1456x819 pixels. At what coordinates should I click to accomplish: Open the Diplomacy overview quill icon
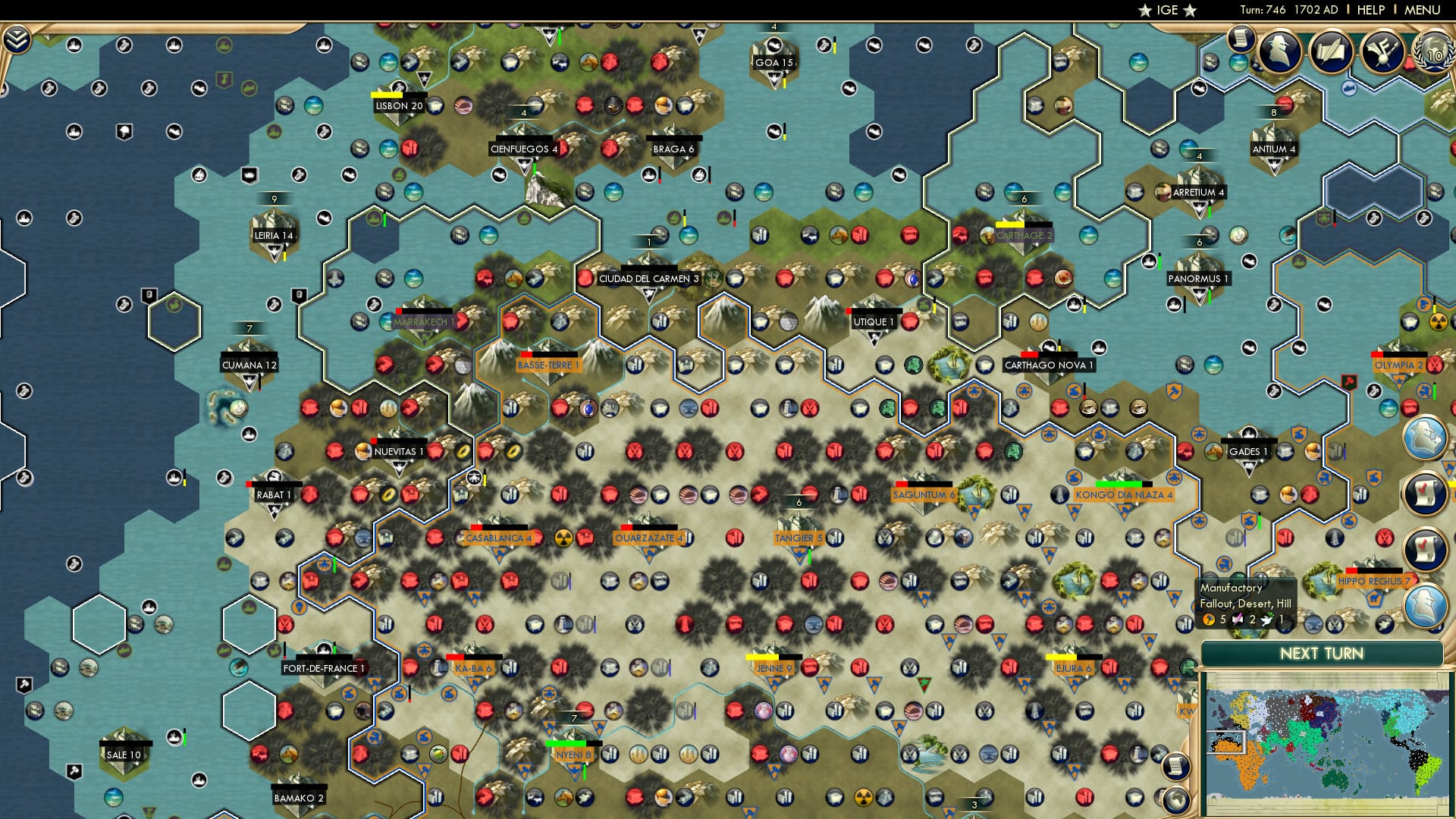point(1332,52)
